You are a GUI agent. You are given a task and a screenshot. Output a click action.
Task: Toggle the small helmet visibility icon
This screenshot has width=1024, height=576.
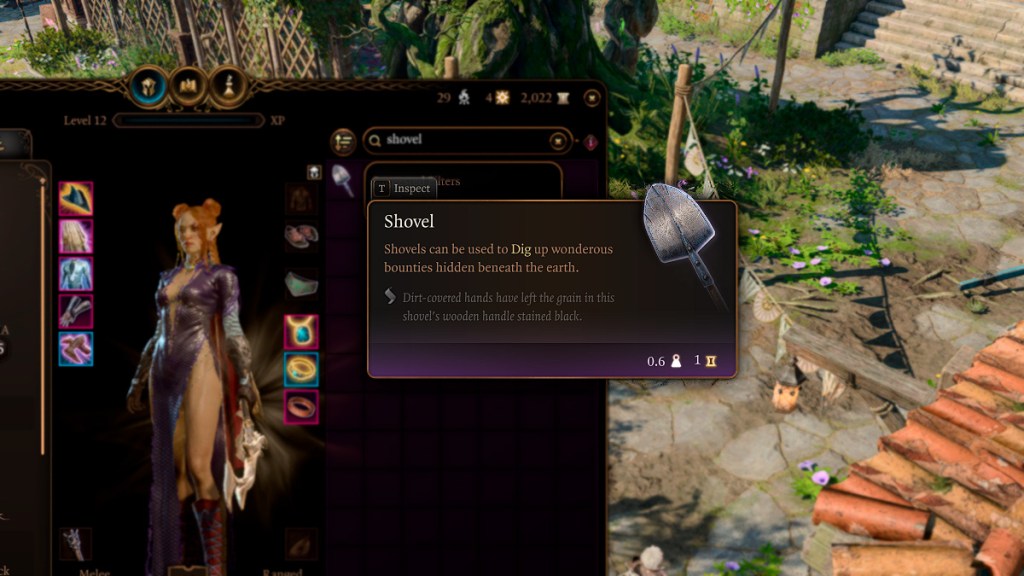314,172
